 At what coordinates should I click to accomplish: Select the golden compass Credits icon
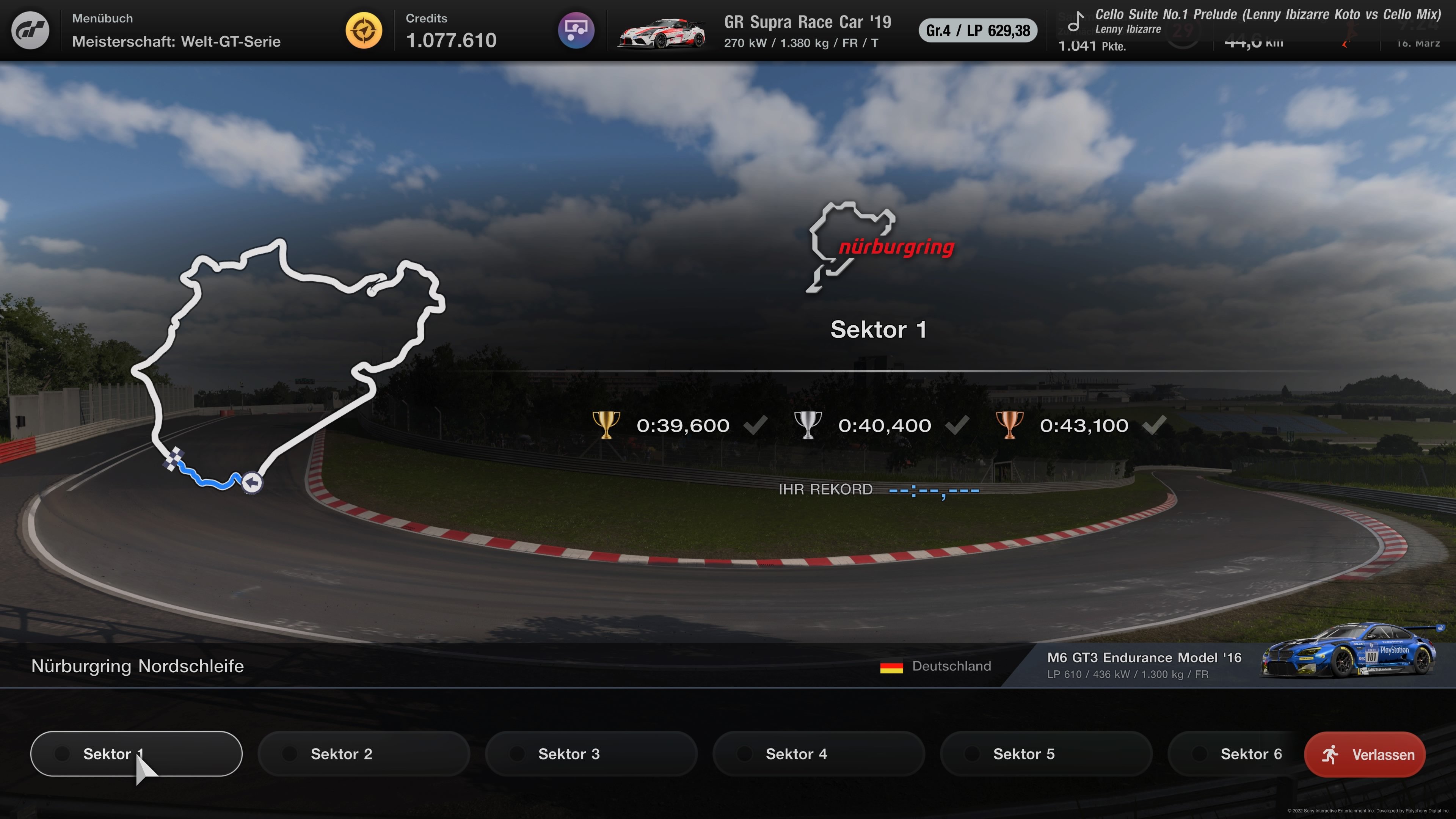point(364,30)
